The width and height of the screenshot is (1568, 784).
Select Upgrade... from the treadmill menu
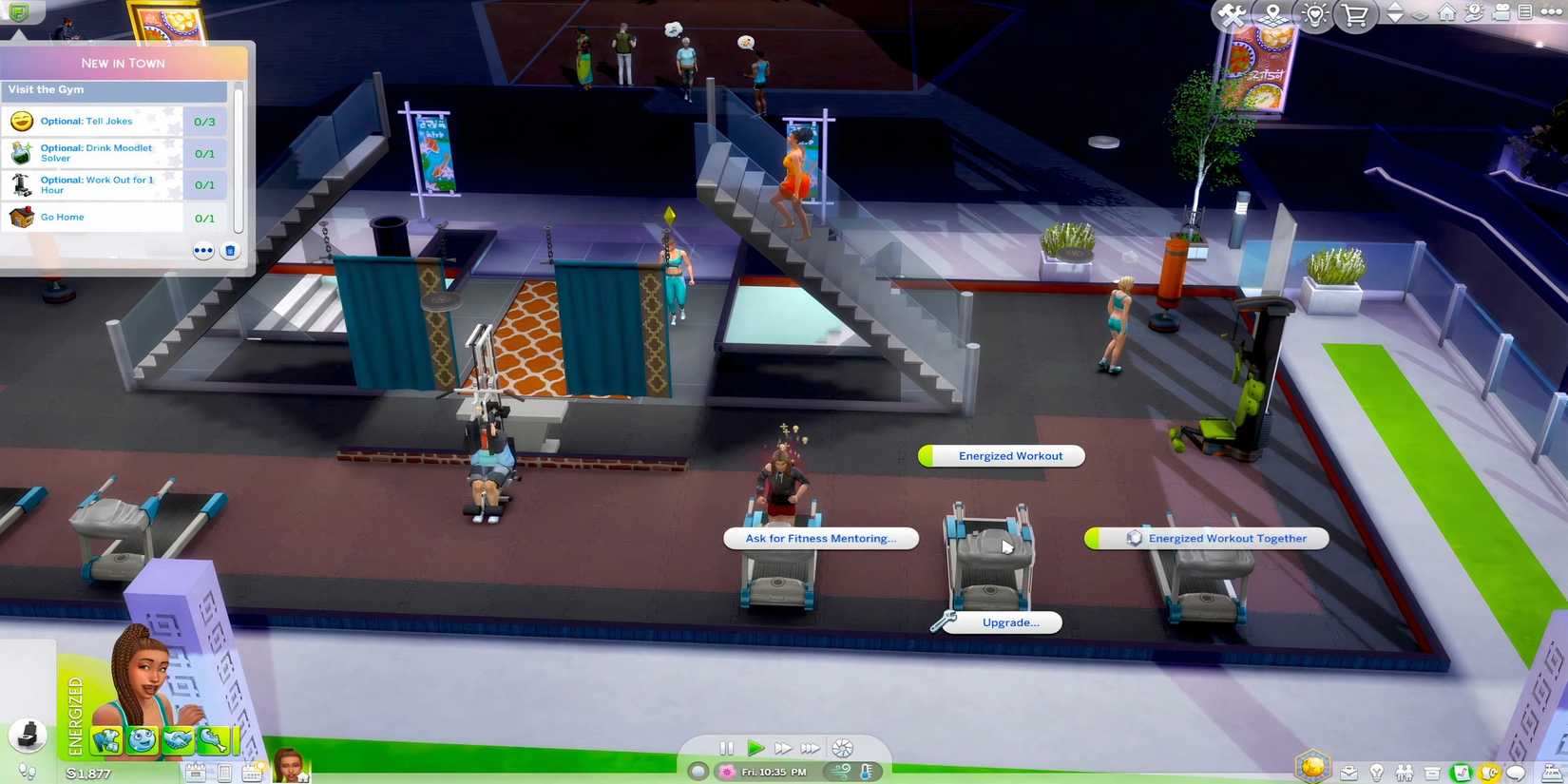click(x=1009, y=623)
